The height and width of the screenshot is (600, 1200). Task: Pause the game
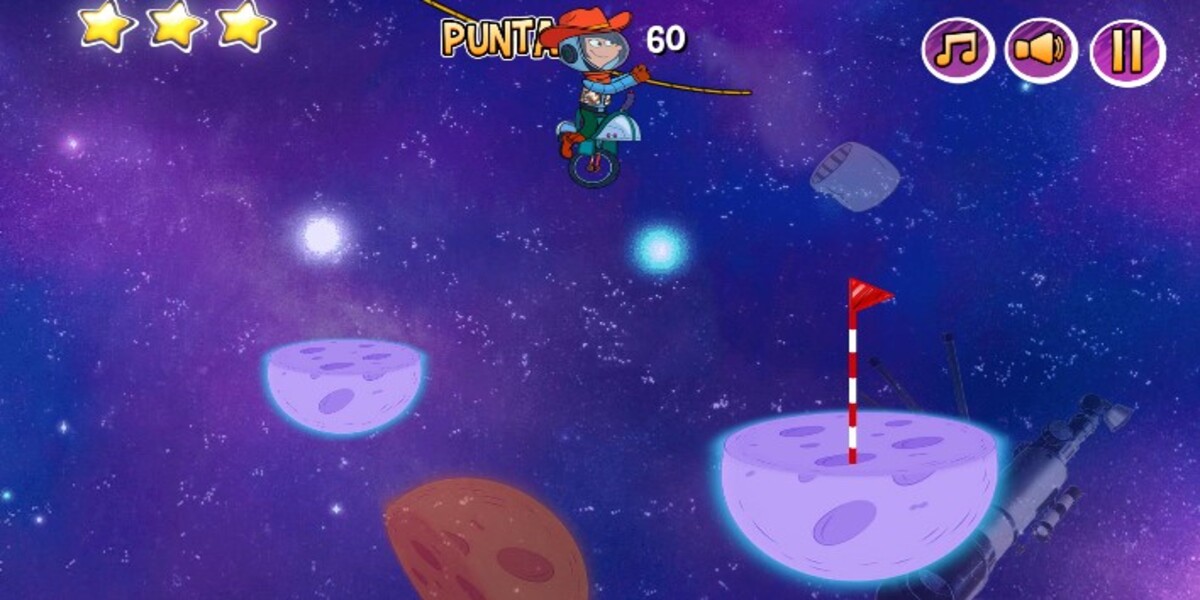tap(1127, 51)
